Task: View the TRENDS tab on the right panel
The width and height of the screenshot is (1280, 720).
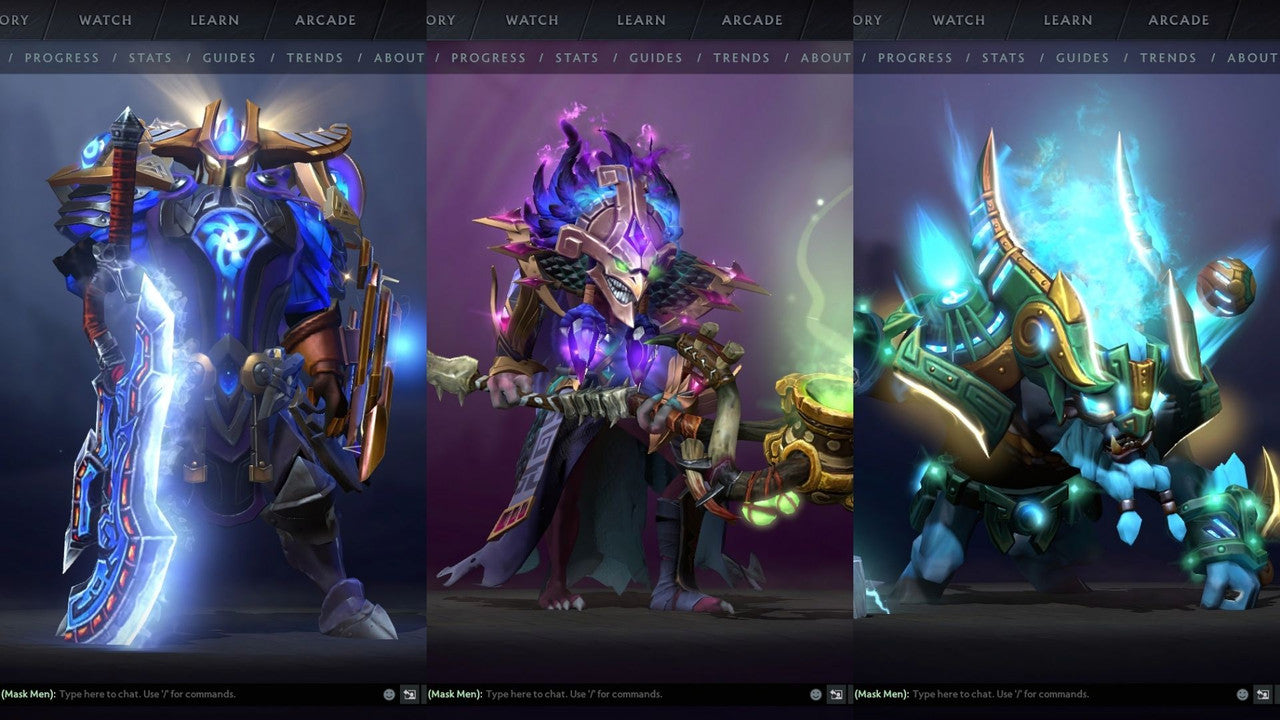Action: click(x=1168, y=57)
